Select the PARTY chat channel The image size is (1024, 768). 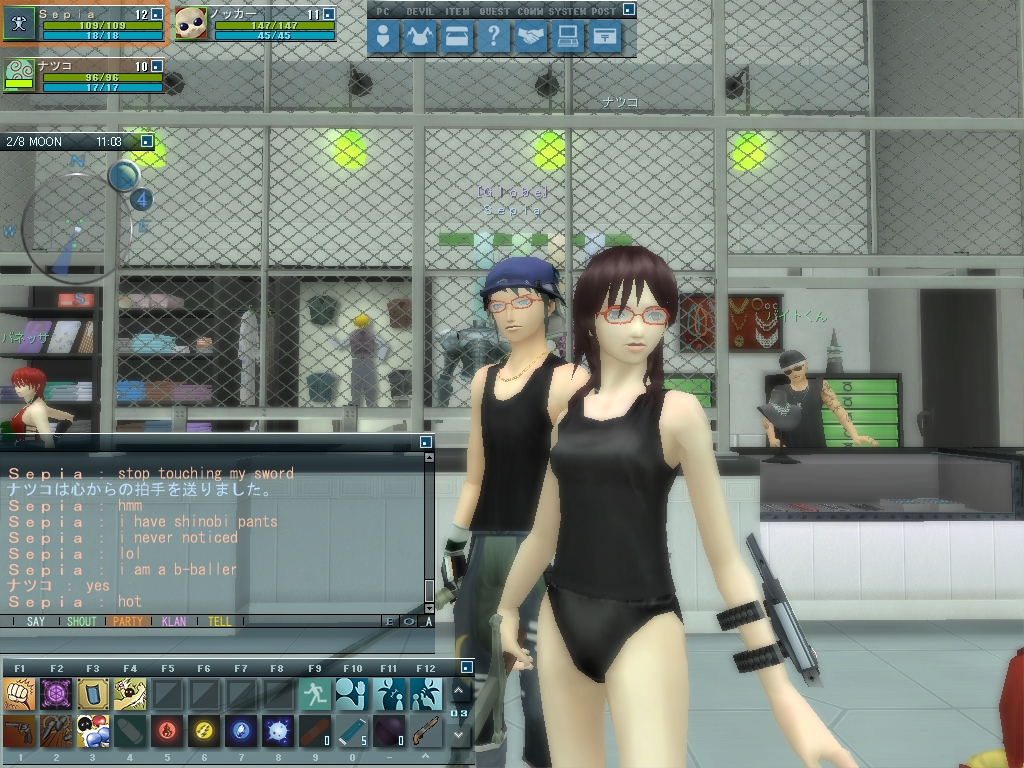tap(128, 621)
